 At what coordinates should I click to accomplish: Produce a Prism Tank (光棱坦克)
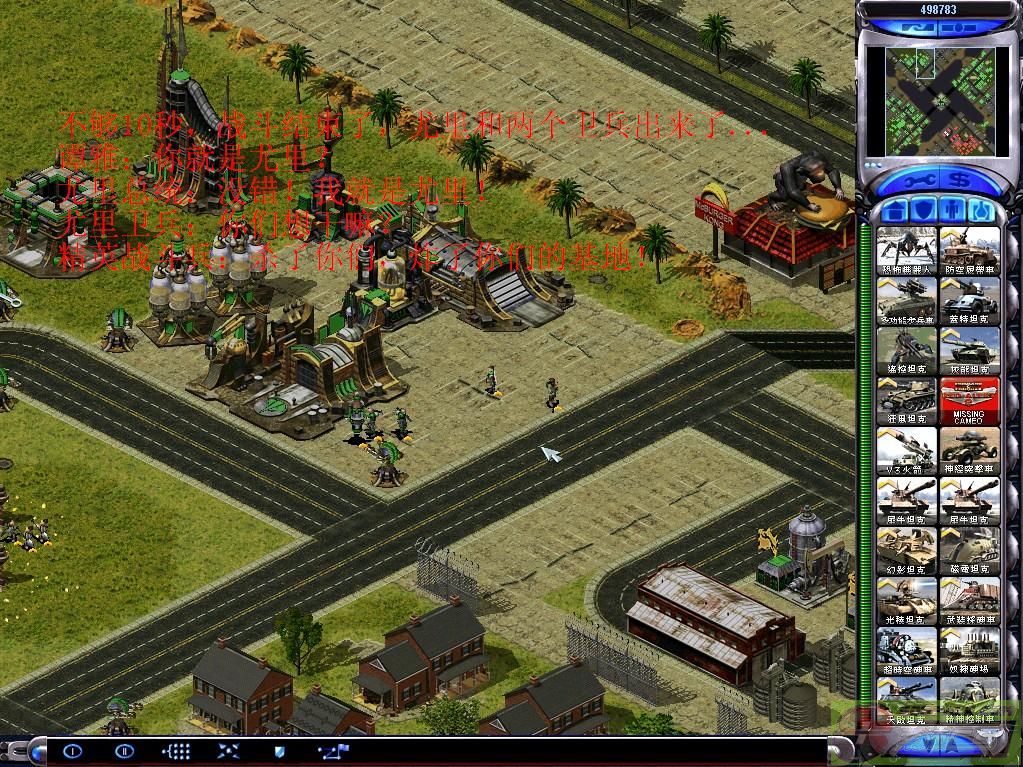click(x=907, y=600)
